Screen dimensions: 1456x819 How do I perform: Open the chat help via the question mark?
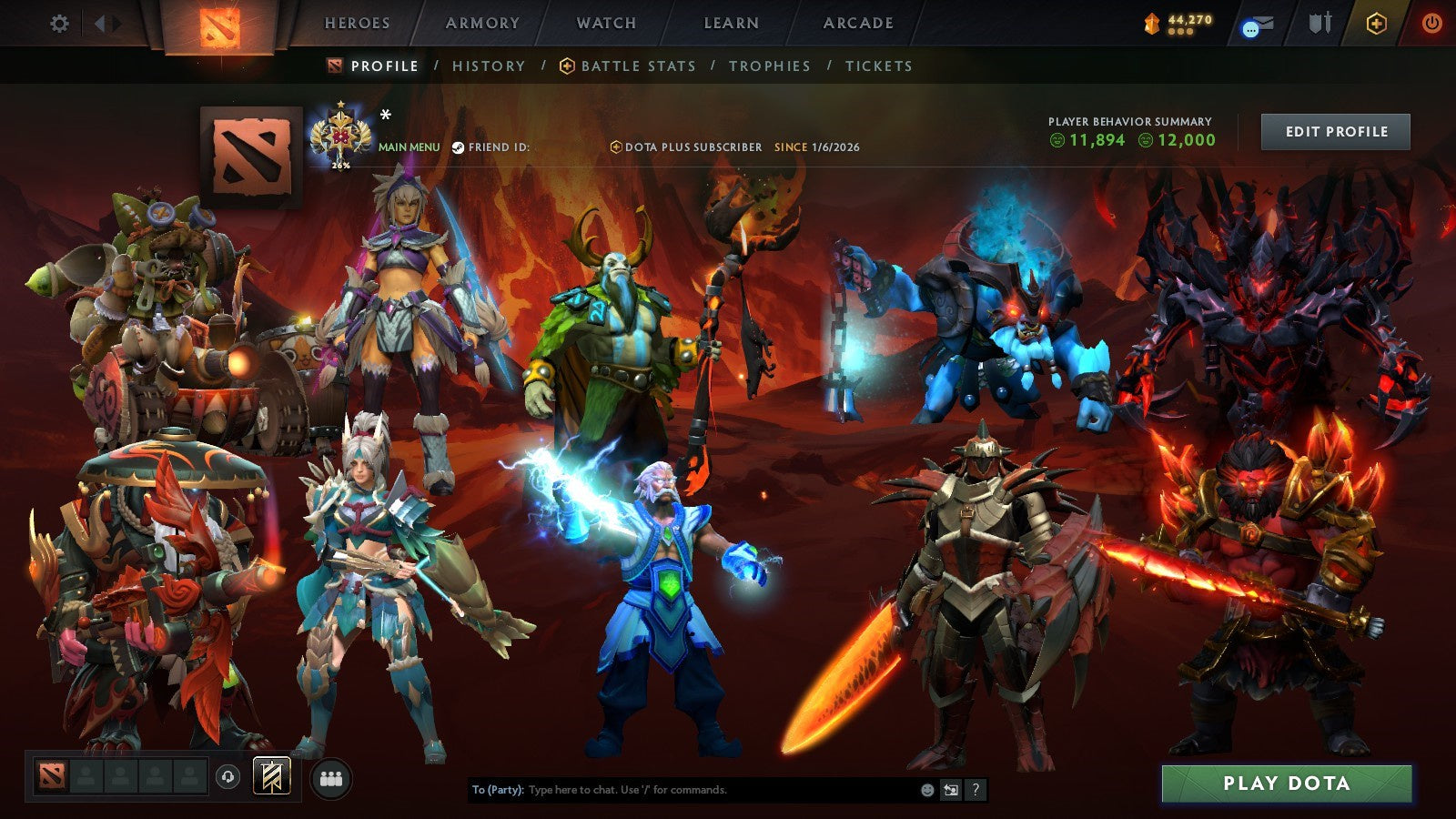pyautogui.click(x=976, y=792)
